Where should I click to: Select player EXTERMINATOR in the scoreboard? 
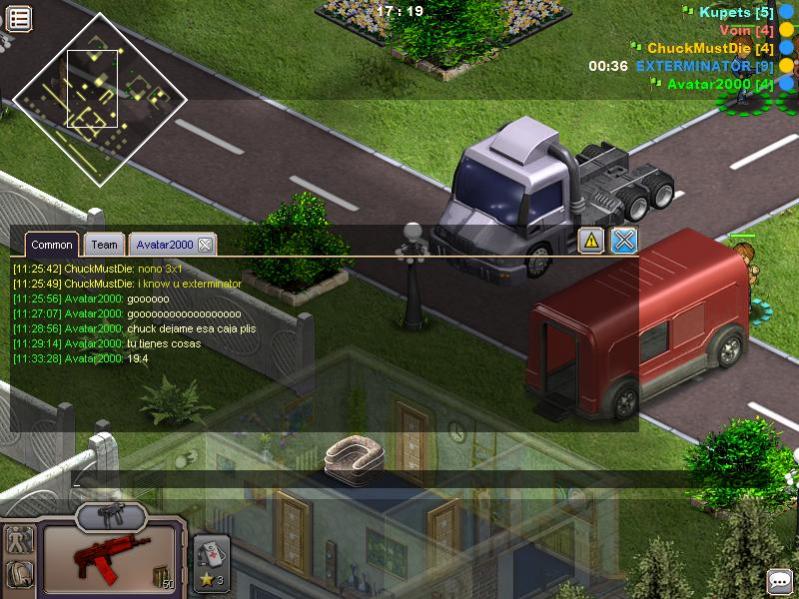pos(706,66)
